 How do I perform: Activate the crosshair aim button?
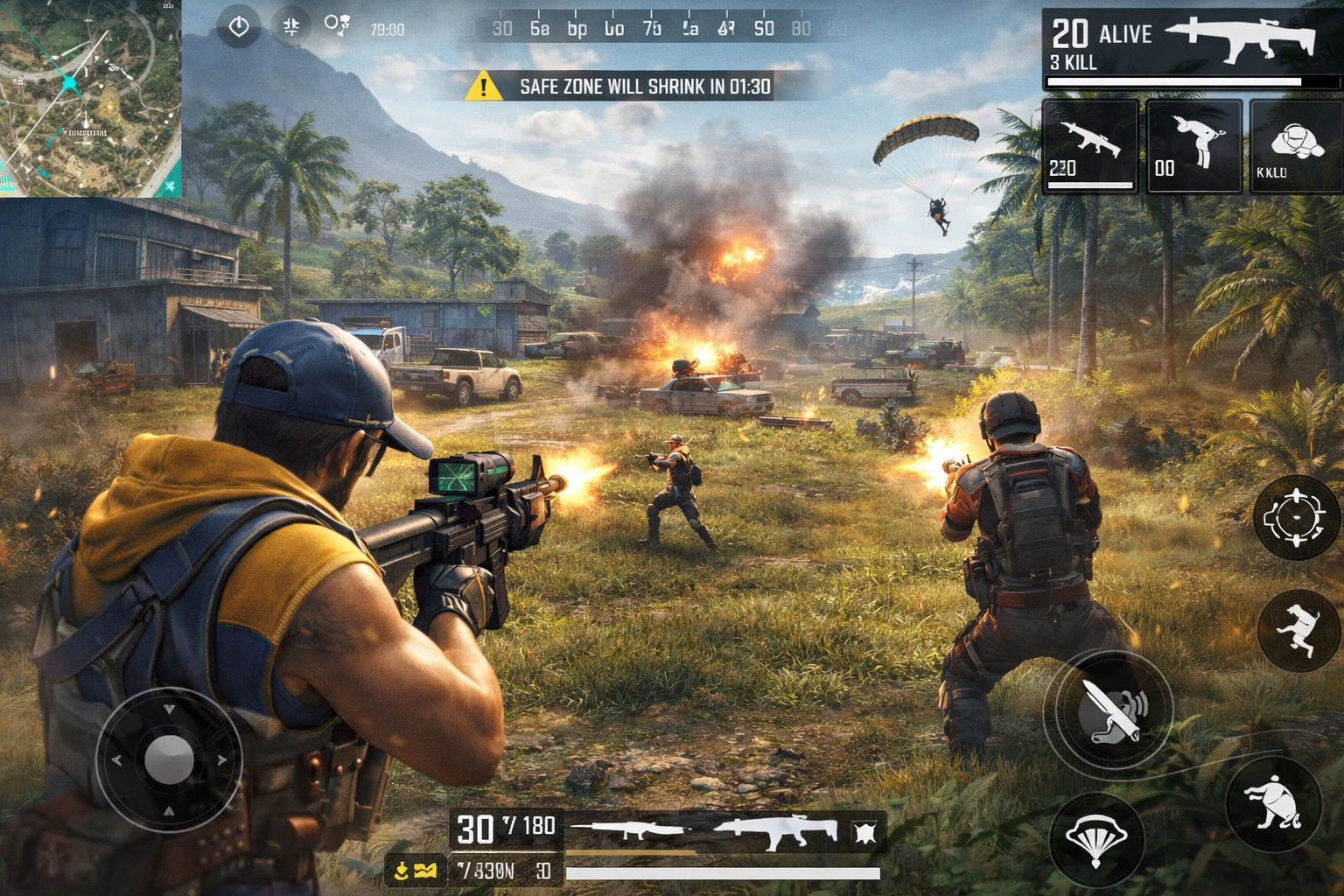point(1297,518)
